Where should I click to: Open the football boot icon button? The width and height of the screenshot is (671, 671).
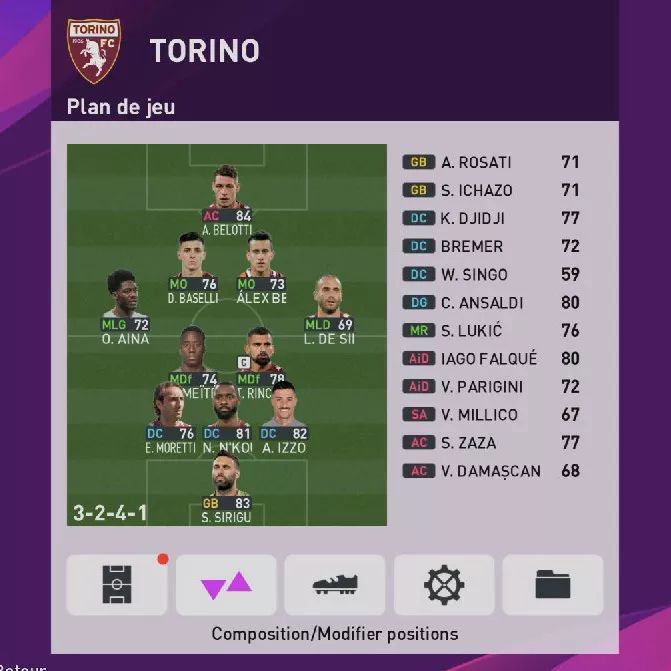(335, 584)
